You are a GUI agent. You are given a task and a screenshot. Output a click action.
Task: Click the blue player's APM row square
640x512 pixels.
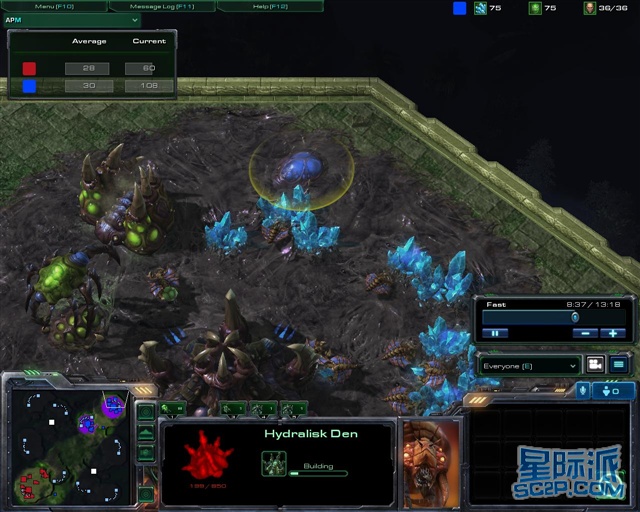click(29, 86)
